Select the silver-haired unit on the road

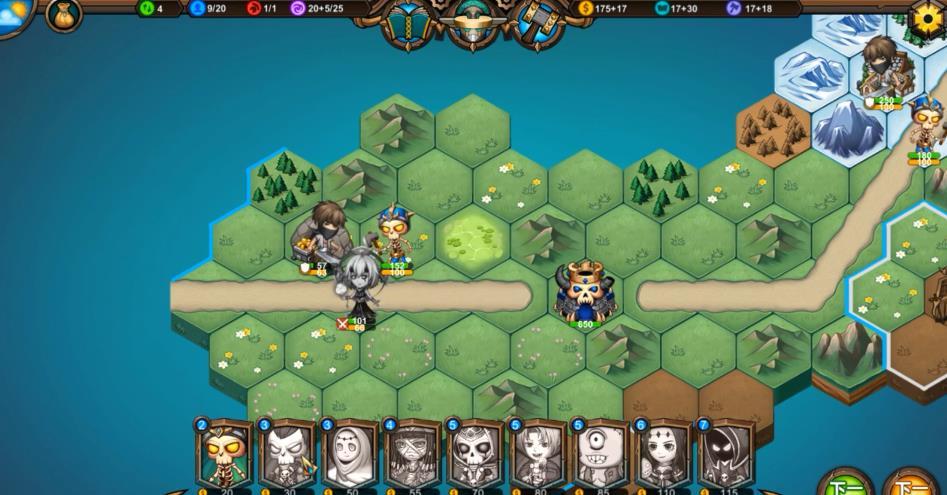coord(357,285)
